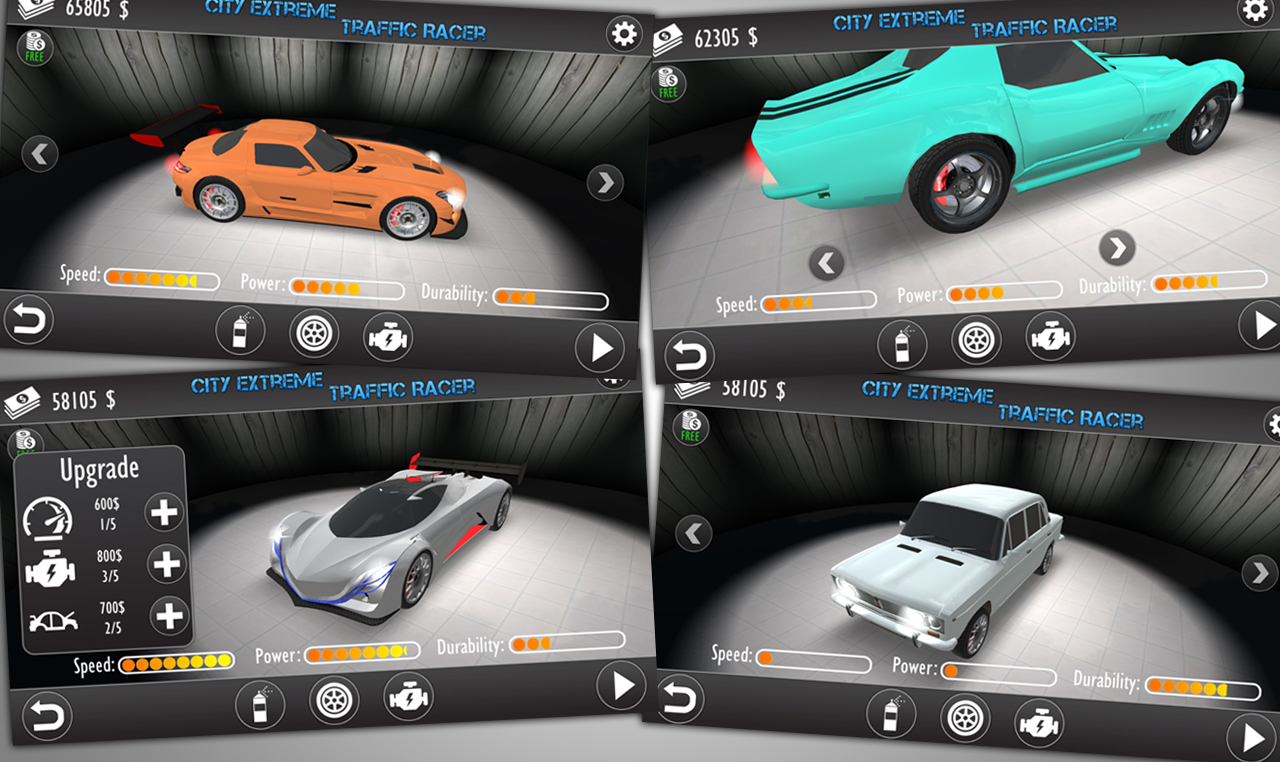
Task: Buy the 600$ speed upgrade plus button
Action: coord(164,513)
